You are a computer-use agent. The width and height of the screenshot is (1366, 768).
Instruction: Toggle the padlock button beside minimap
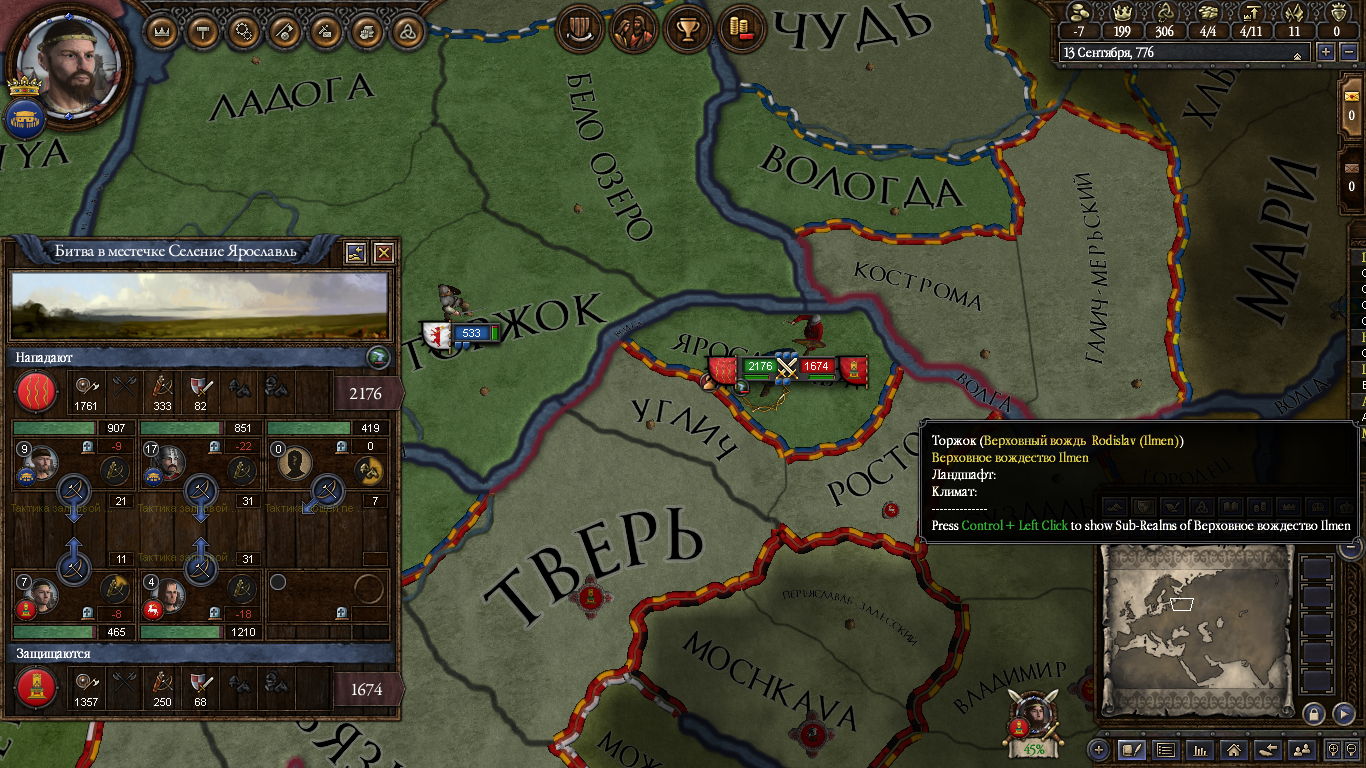1314,713
